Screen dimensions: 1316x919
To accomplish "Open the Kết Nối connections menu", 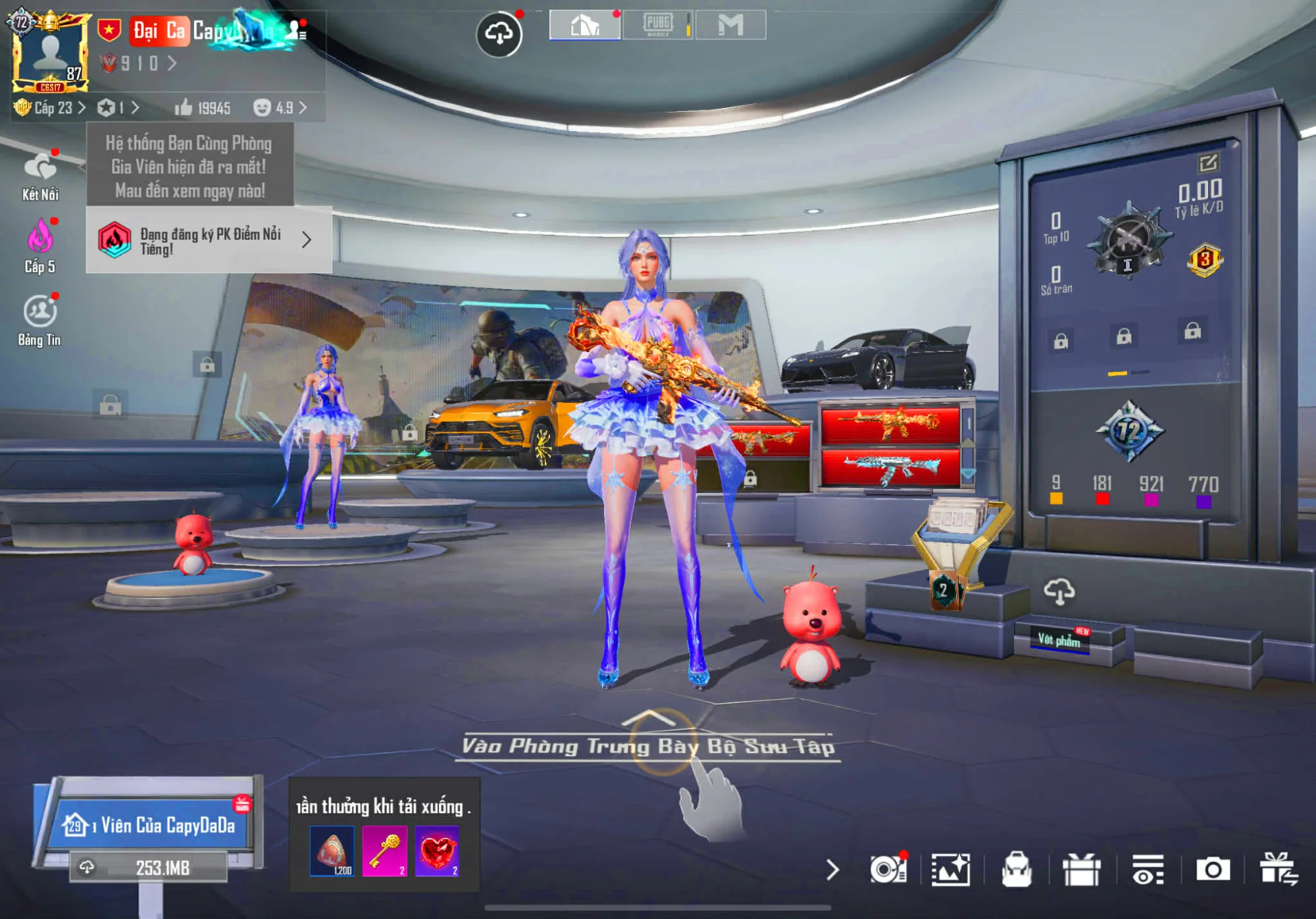I will (40, 175).
